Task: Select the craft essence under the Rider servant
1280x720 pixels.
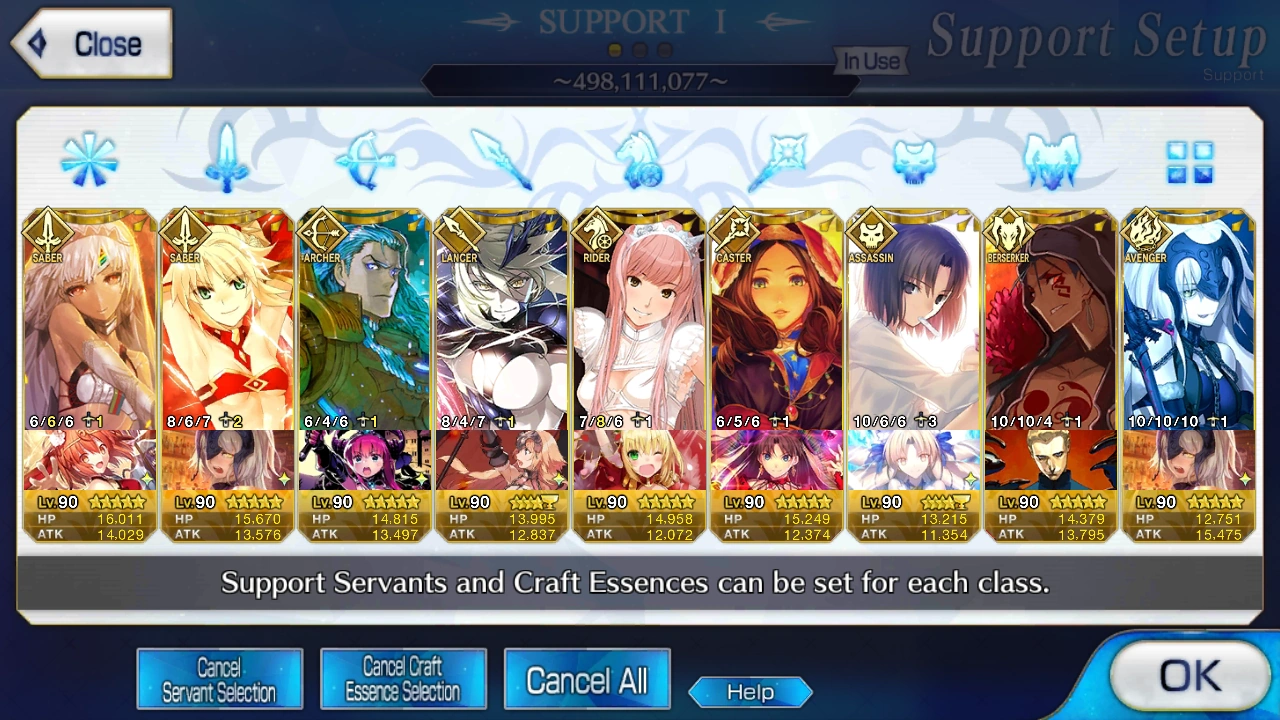Action: [x=638, y=460]
